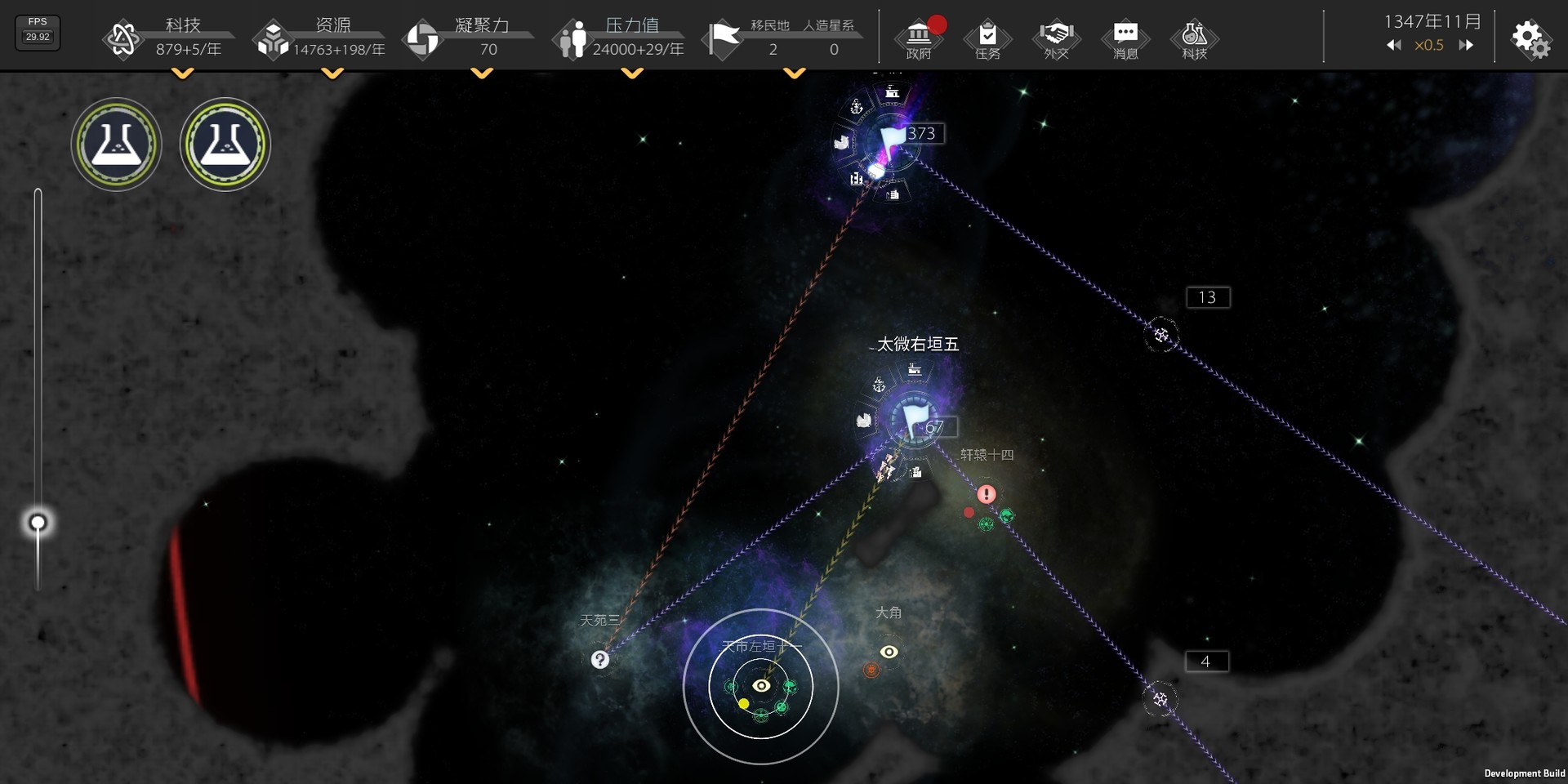
Task: Open the 外交 diplomacy panel
Action: [x=1056, y=38]
